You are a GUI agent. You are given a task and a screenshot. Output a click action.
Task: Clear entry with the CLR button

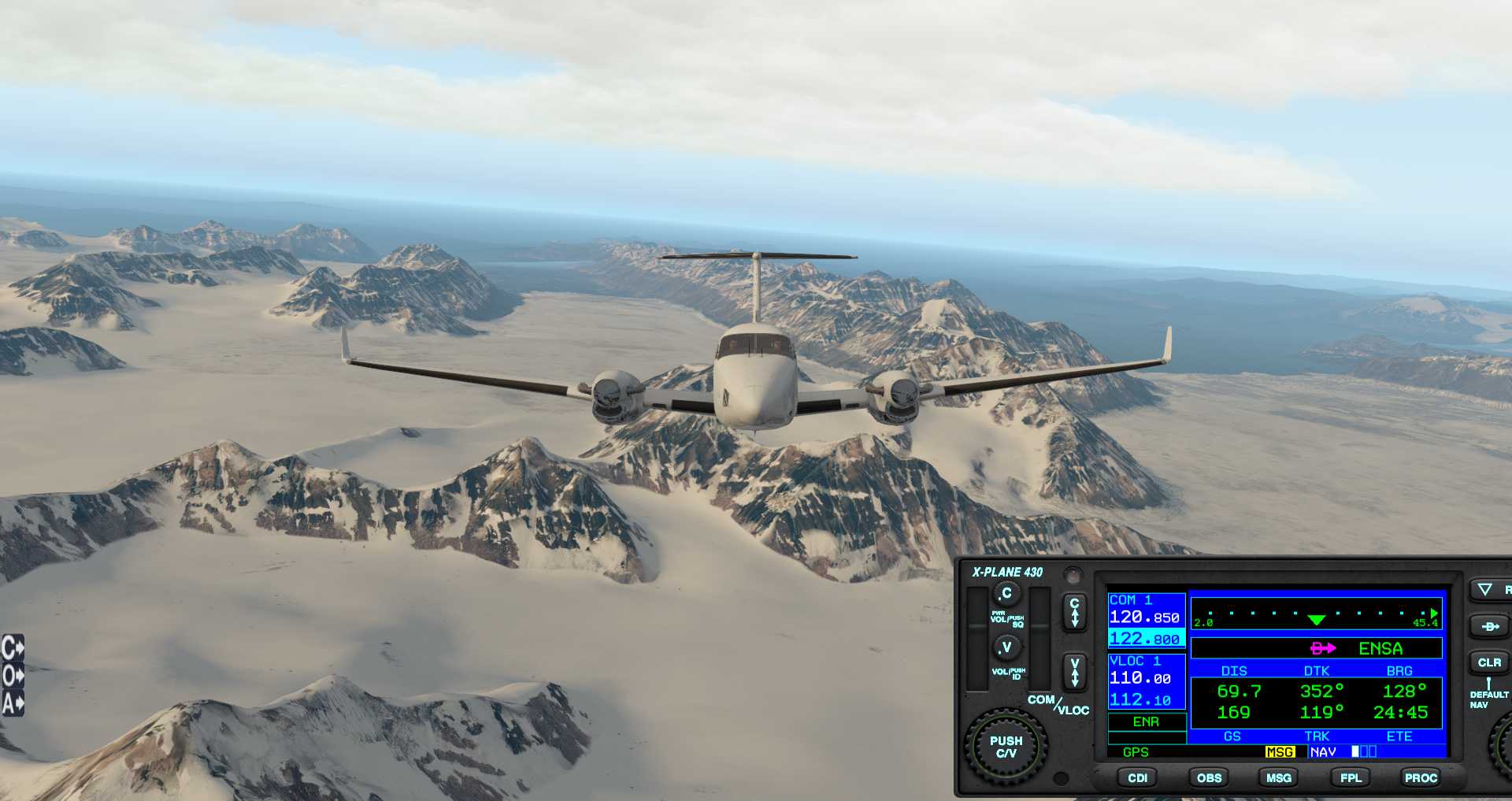(1488, 662)
